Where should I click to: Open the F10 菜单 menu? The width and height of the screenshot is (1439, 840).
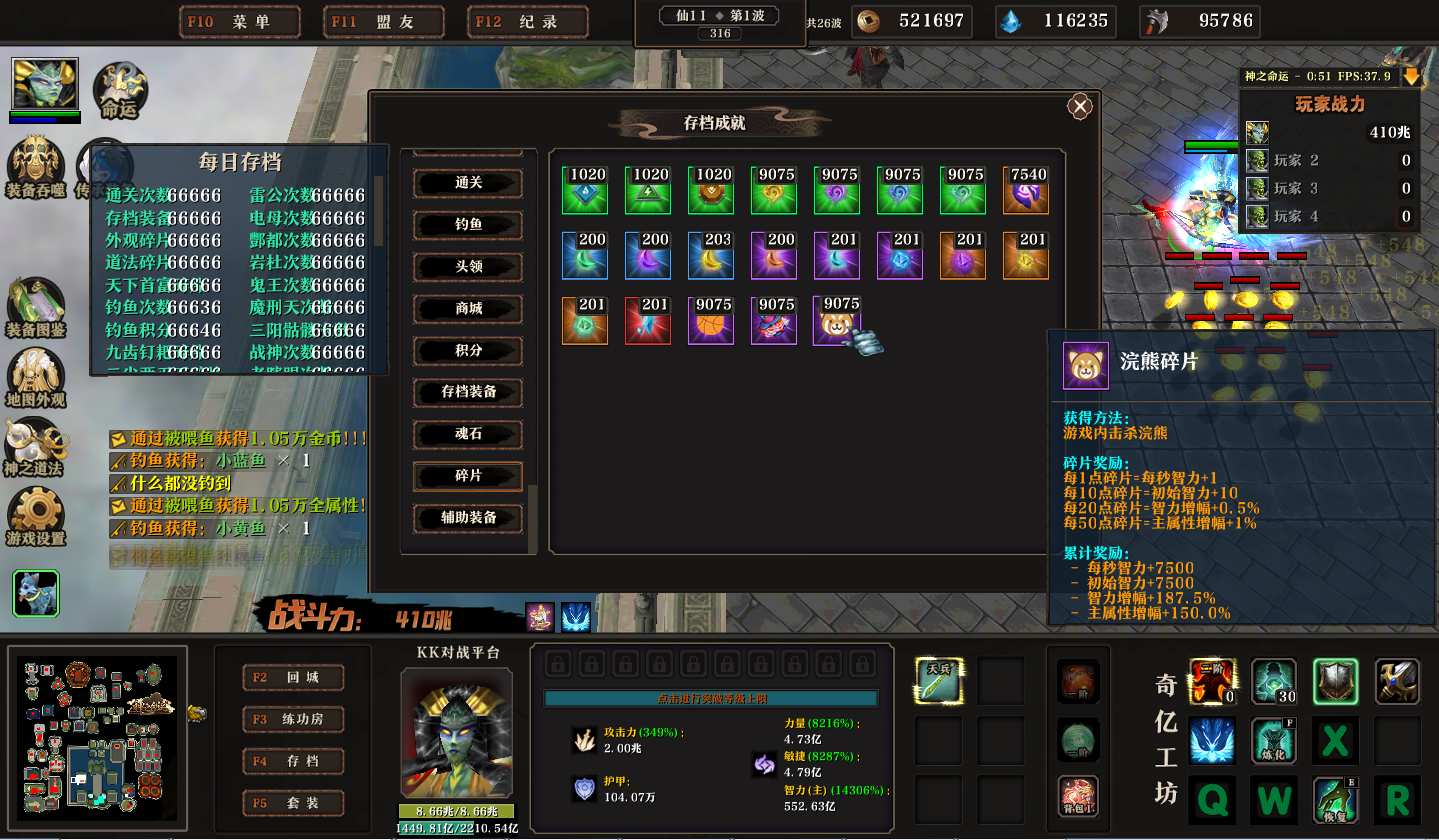coord(240,22)
